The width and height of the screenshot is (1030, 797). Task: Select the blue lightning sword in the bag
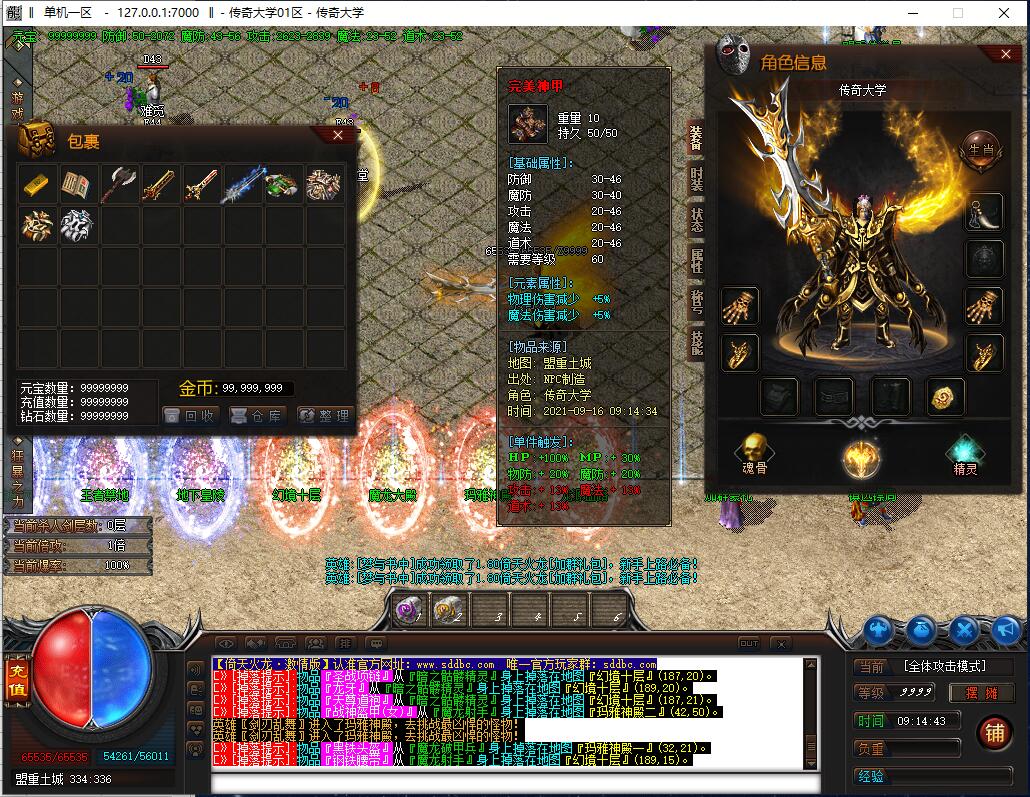(241, 184)
